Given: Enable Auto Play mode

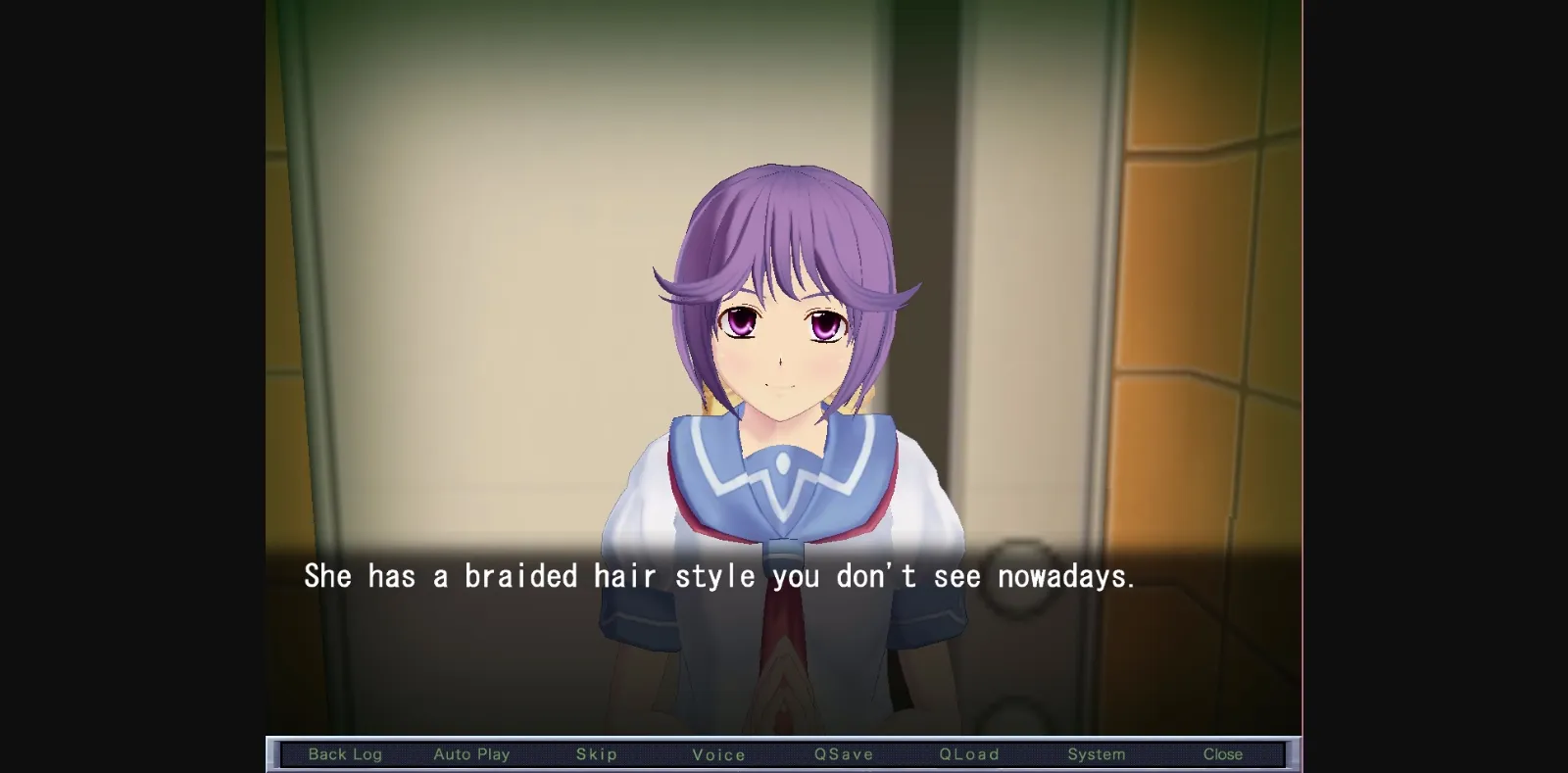Looking at the screenshot, I should (471, 753).
